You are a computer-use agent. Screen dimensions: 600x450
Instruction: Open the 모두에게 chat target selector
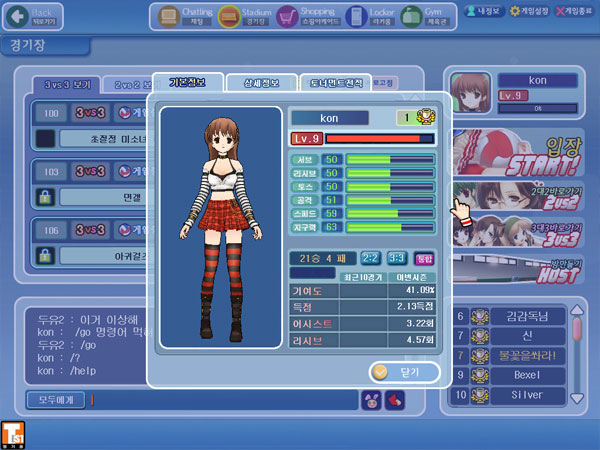(56, 400)
